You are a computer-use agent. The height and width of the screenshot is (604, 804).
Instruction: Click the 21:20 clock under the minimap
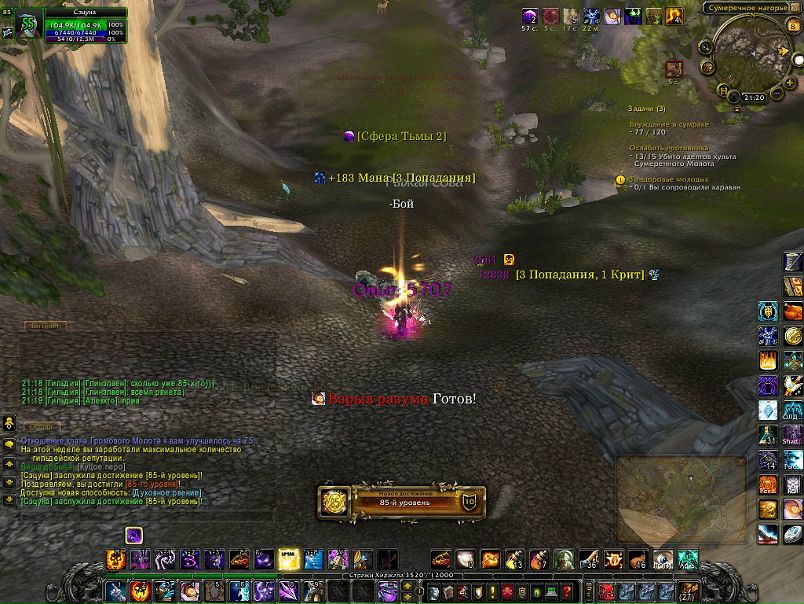(753, 97)
